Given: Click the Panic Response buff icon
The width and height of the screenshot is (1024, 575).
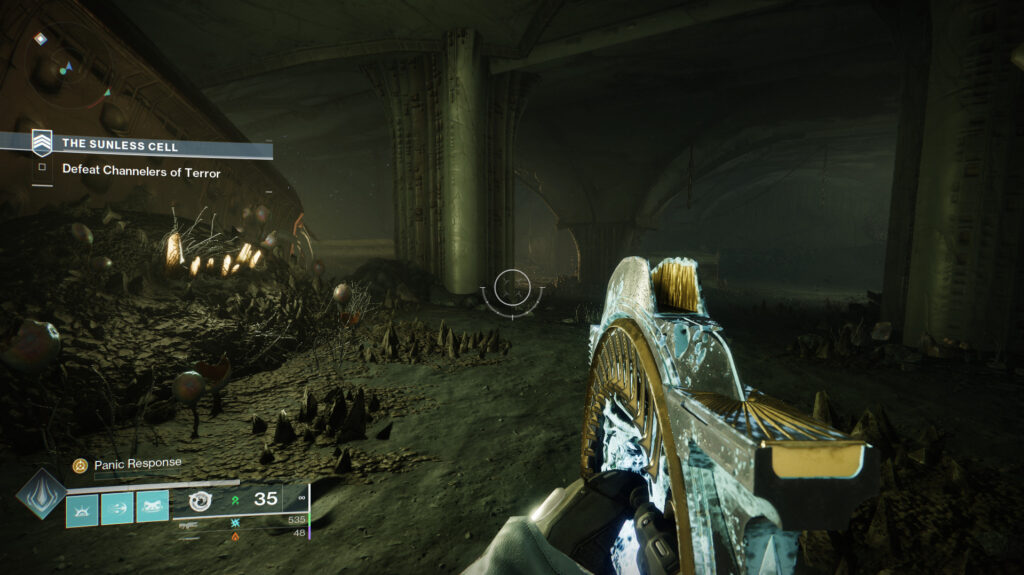Looking at the screenshot, I should tap(80, 465).
